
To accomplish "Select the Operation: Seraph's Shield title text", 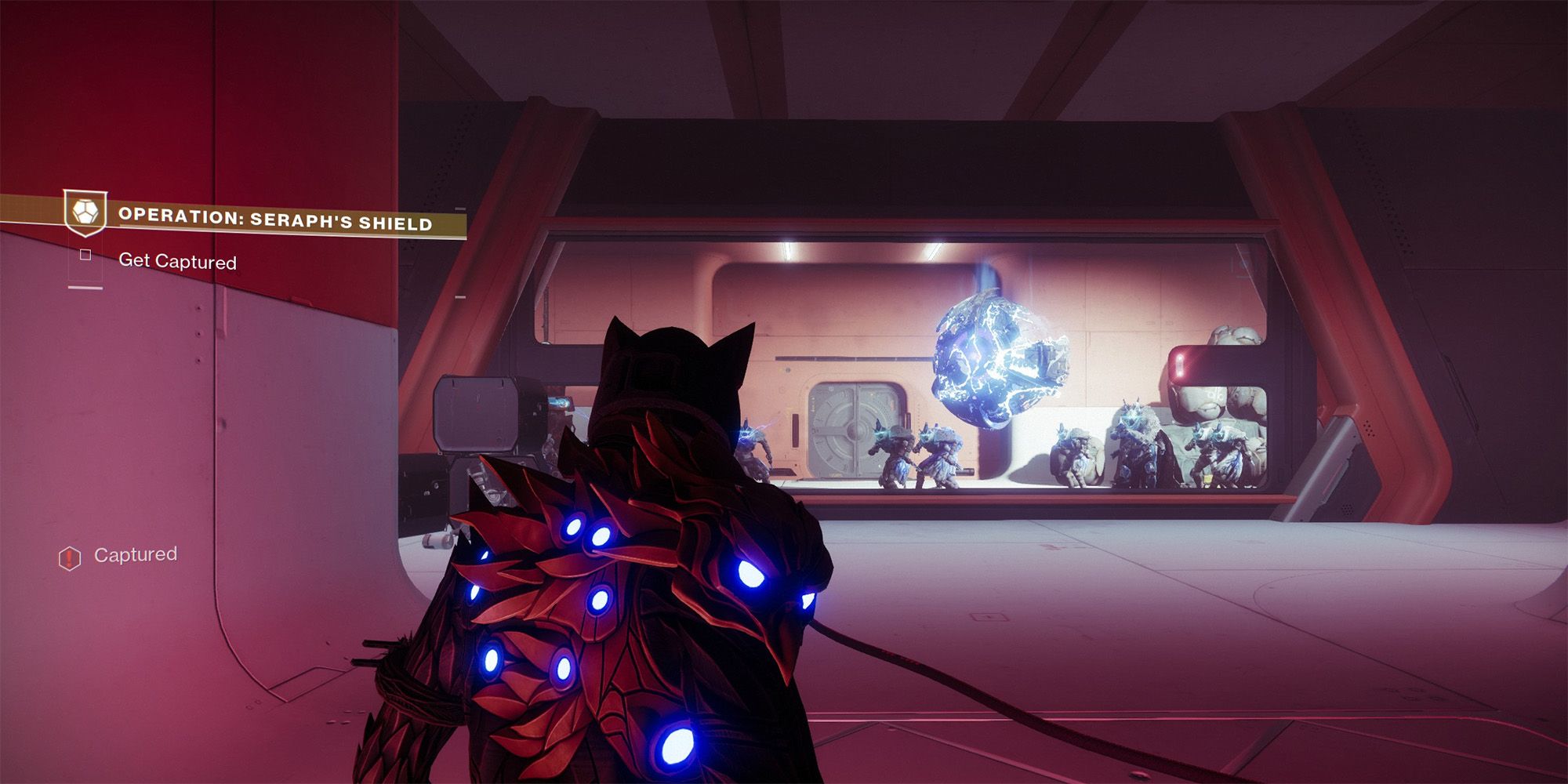I will (x=276, y=220).
